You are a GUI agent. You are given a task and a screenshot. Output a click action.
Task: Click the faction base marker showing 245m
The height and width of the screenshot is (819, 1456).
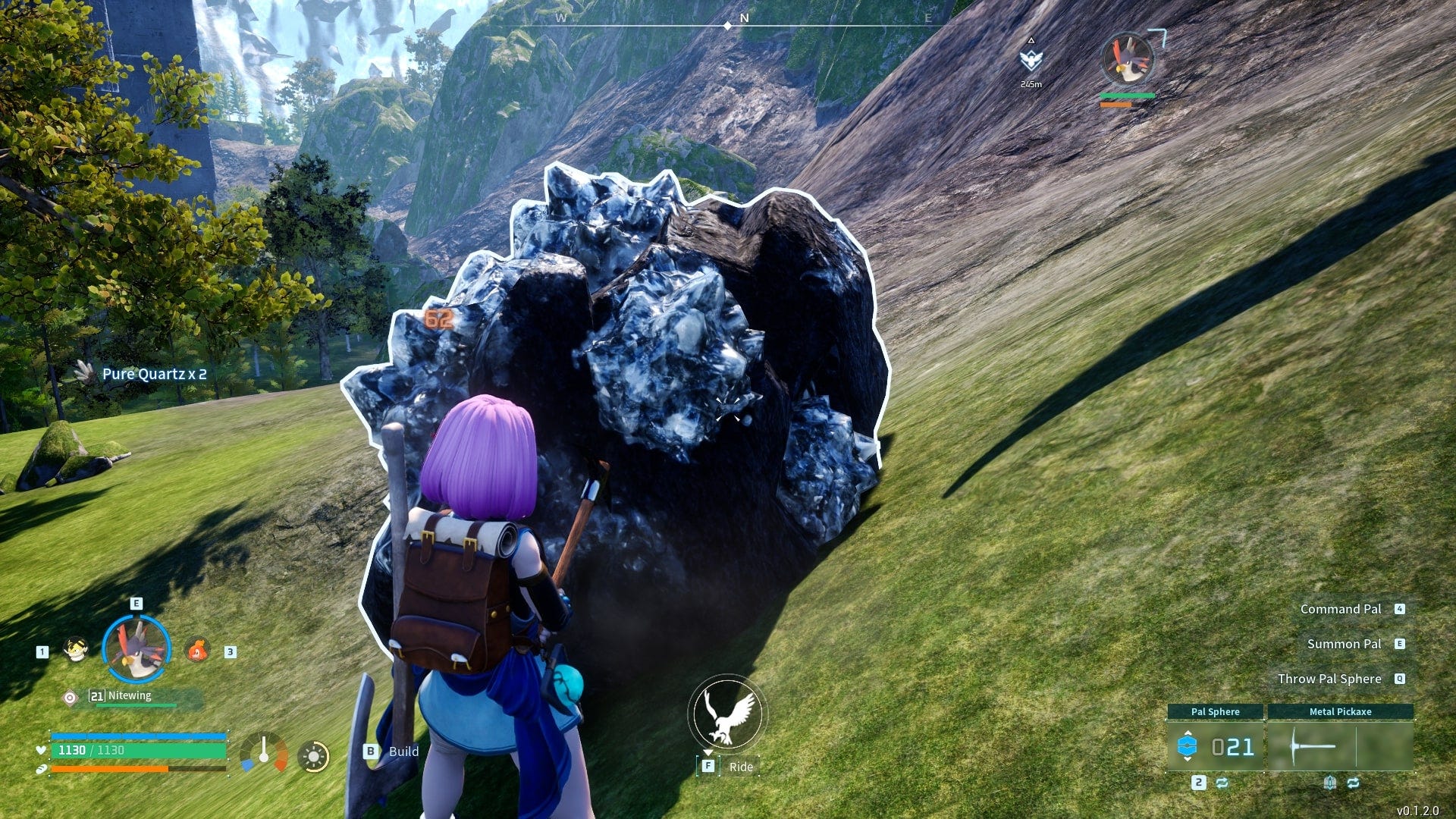point(1032,60)
